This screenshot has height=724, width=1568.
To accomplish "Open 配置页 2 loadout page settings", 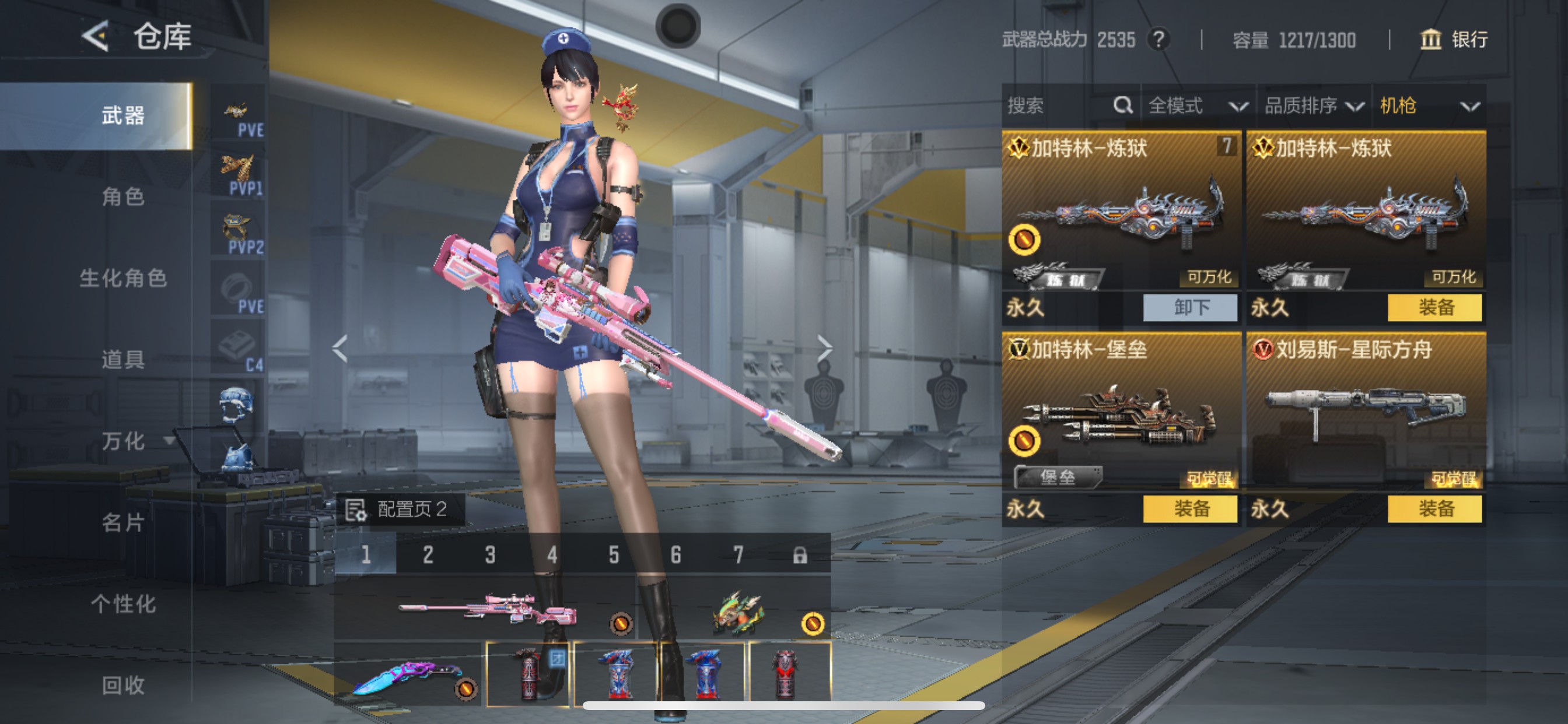I will pos(400,509).
